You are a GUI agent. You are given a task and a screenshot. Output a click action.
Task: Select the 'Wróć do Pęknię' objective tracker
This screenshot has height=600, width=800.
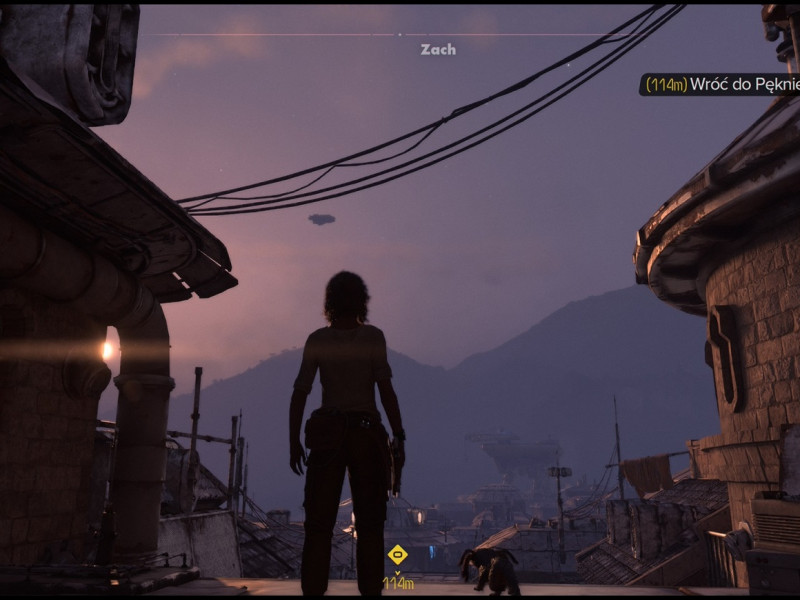pyautogui.click(x=720, y=85)
